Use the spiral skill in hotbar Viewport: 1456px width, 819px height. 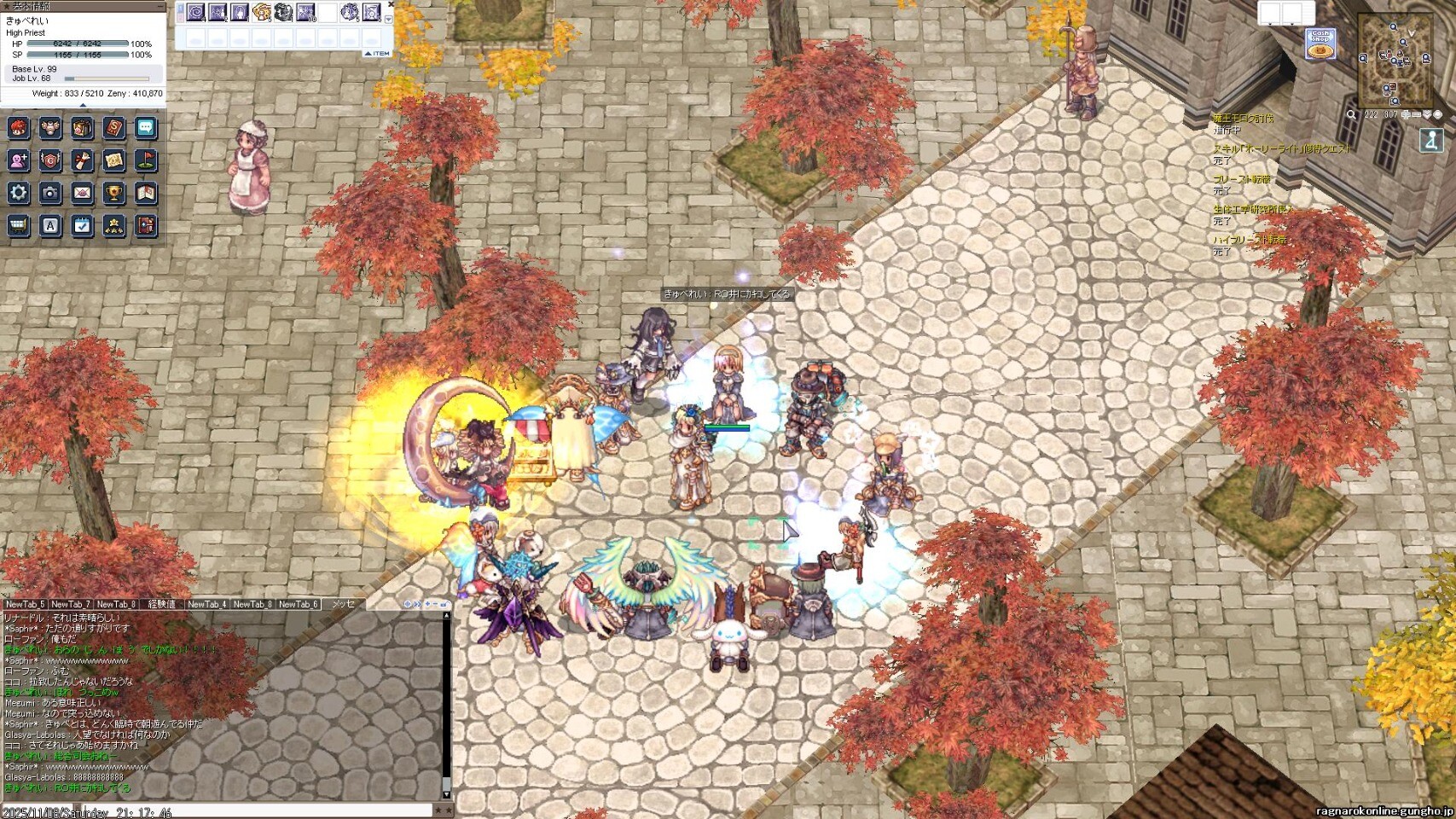click(196, 12)
